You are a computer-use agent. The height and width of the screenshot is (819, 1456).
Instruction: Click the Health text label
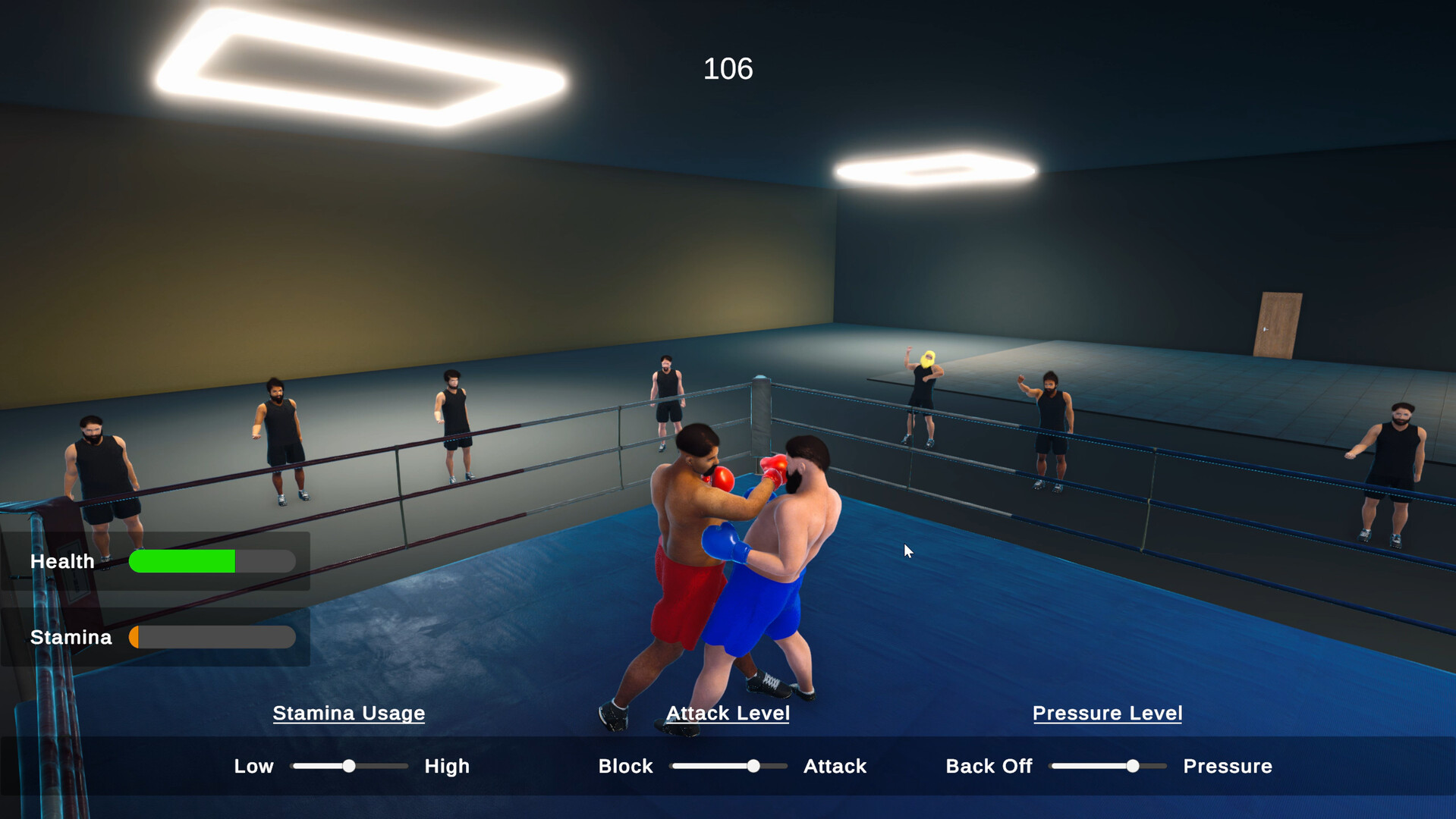pyautogui.click(x=62, y=561)
